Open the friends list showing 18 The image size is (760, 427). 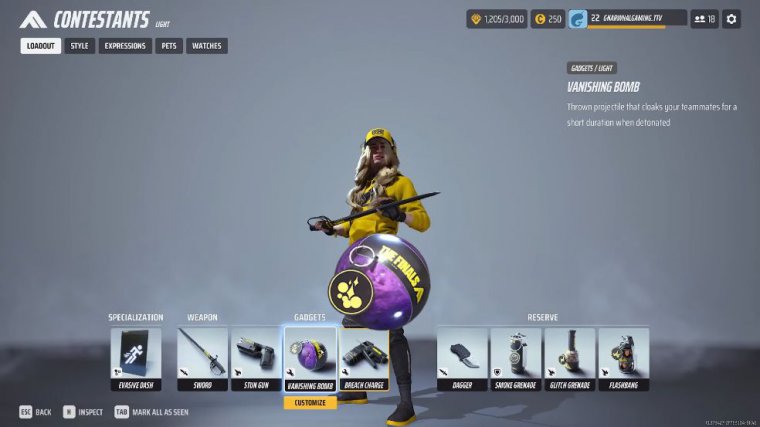tap(704, 19)
